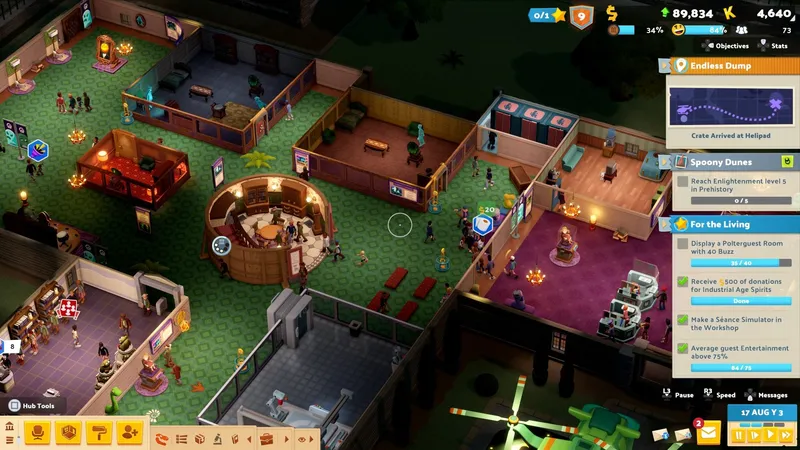Open the briefcase management menu
800x450 pixels.
pyautogui.click(x=266, y=439)
